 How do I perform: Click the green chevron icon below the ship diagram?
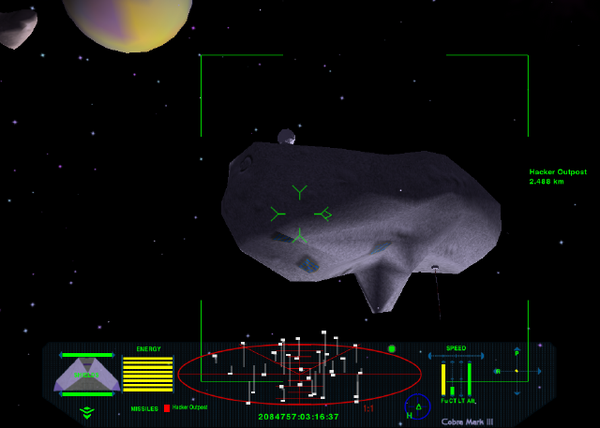tap(86, 410)
